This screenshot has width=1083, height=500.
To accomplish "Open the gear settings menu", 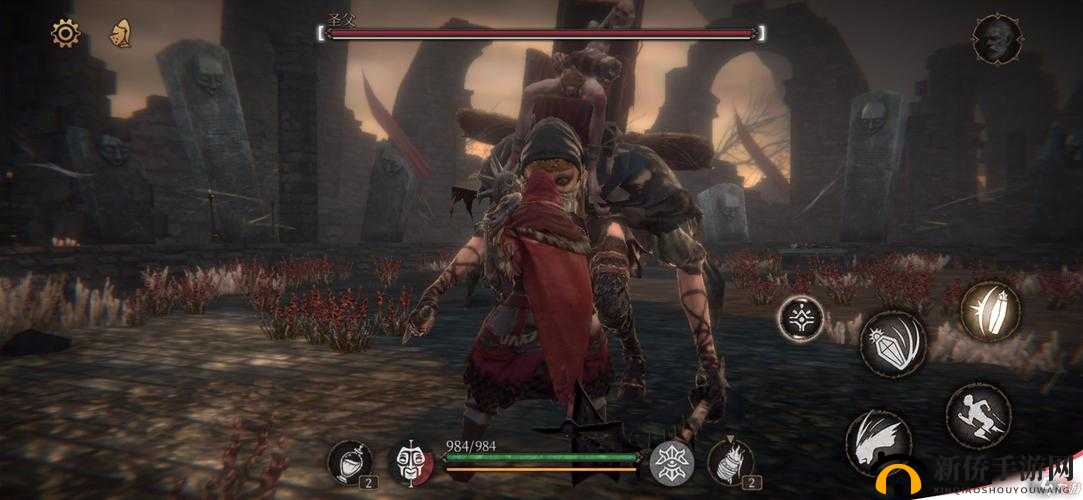I will coord(66,33).
